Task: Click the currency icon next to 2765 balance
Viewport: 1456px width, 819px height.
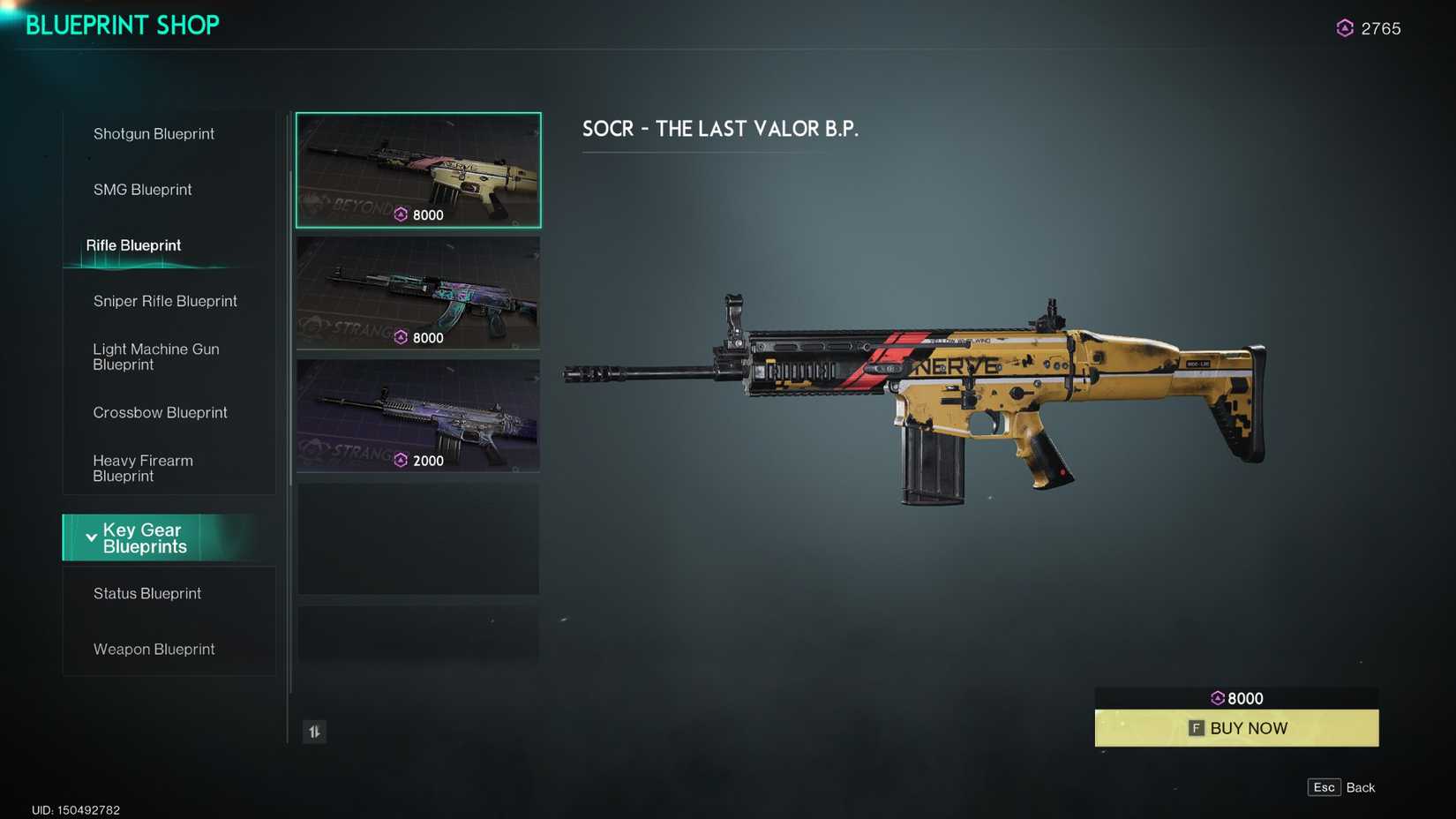Action: [1344, 27]
